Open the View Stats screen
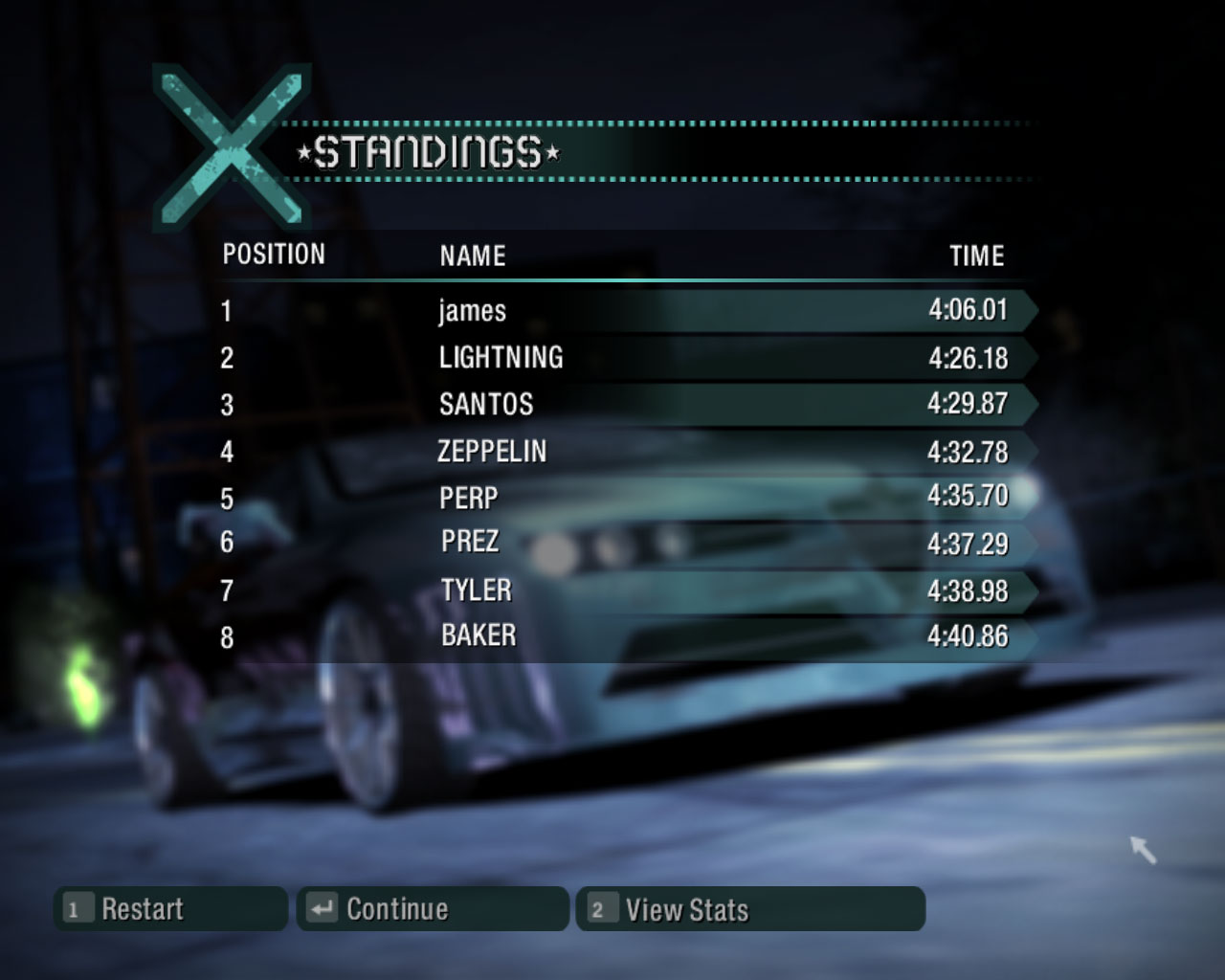 (x=750, y=909)
